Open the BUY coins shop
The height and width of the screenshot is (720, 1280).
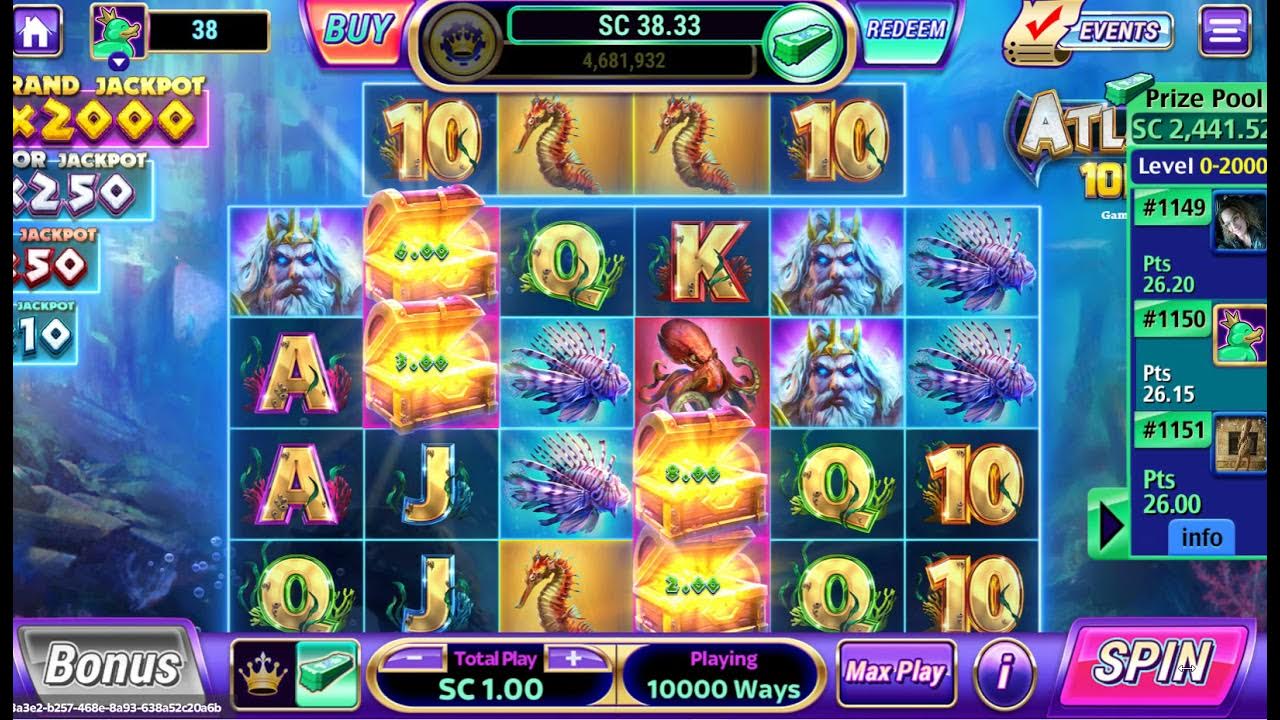point(355,31)
